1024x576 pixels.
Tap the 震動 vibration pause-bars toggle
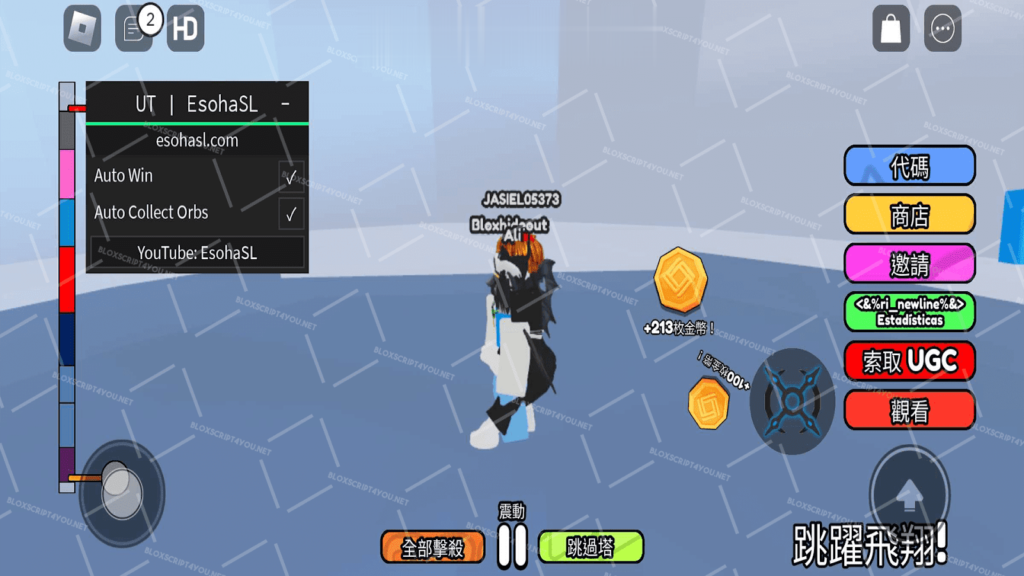click(512, 545)
